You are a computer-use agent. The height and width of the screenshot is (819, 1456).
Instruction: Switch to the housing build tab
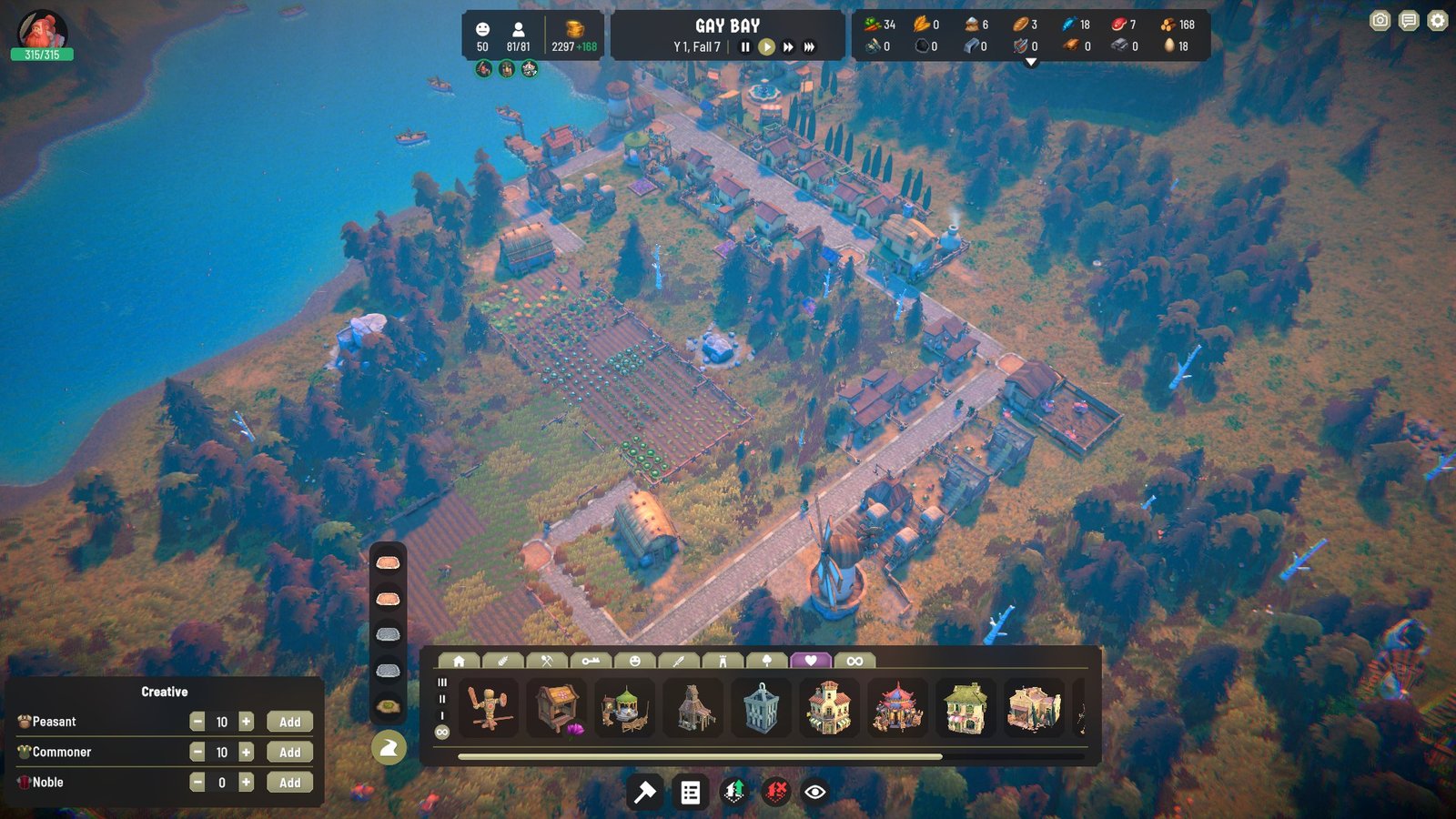tap(460, 661)
